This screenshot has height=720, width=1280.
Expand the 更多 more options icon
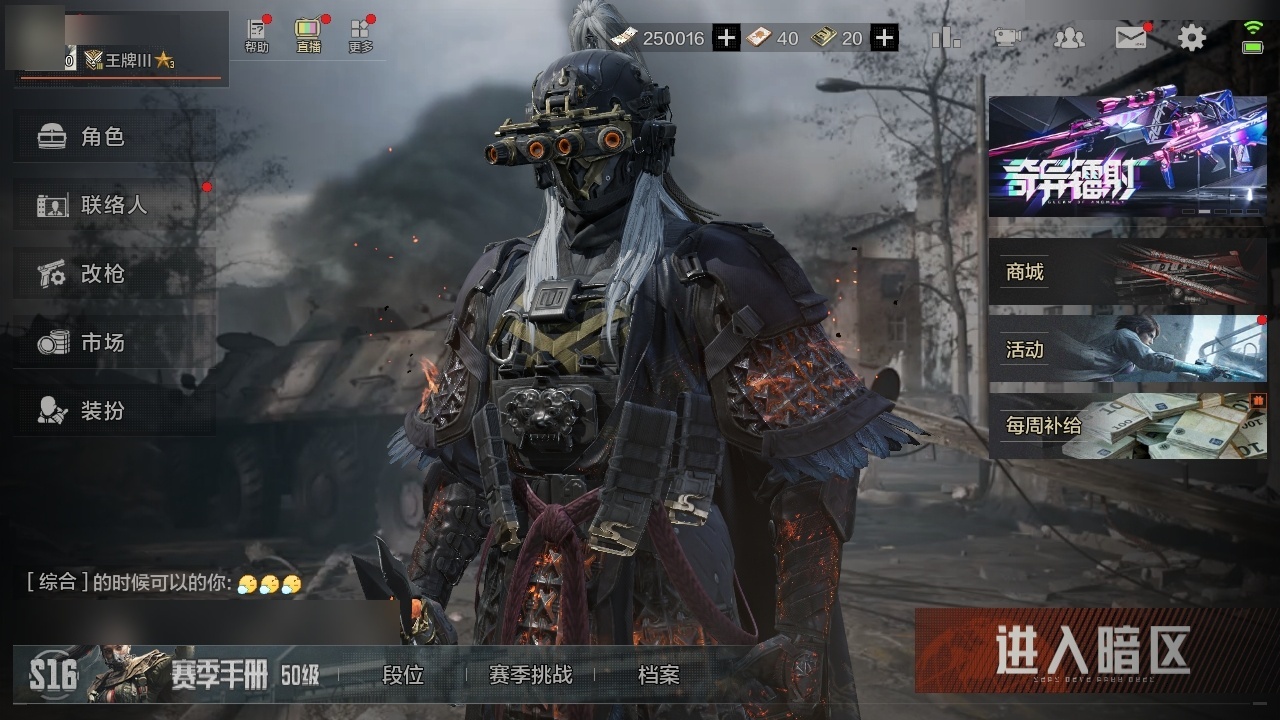[361, 36]
